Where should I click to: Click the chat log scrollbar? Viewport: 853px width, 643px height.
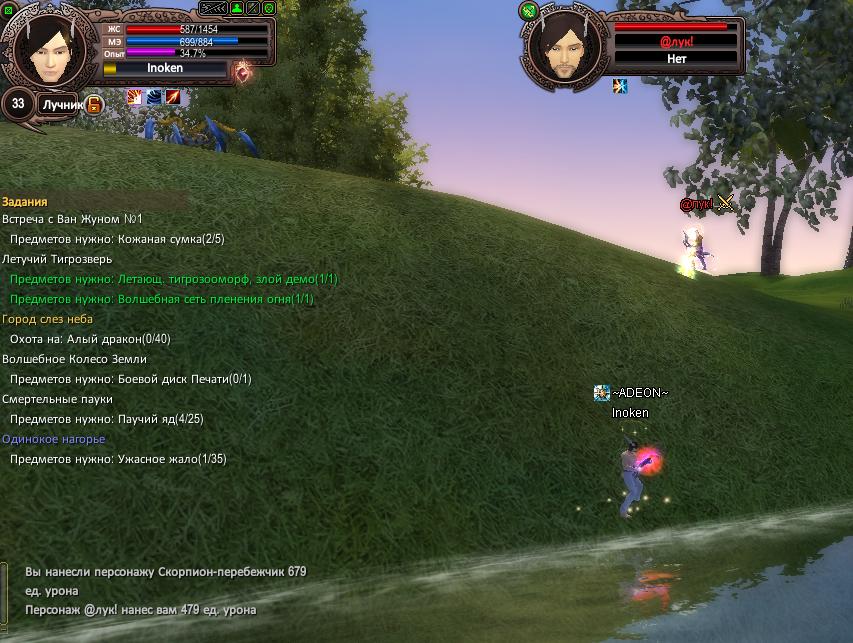tap(5, 590)
